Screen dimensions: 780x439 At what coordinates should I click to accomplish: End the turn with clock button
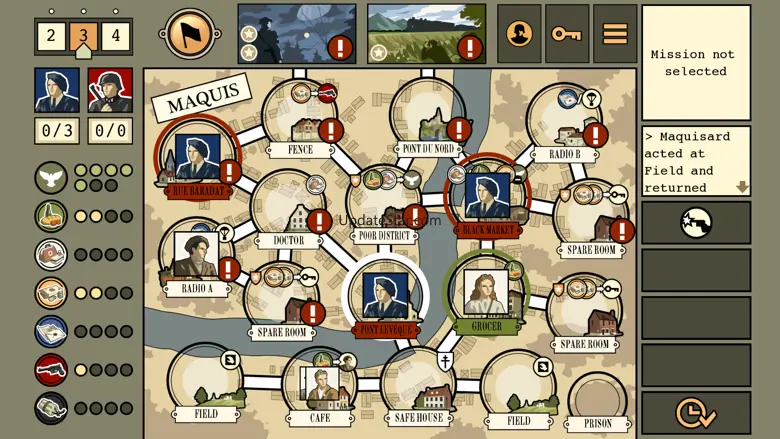click(696, 412)
